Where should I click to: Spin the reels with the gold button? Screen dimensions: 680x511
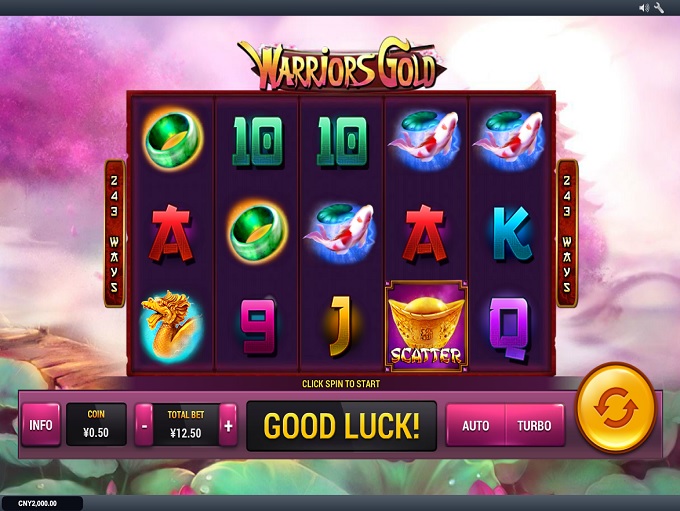[616, 409]
